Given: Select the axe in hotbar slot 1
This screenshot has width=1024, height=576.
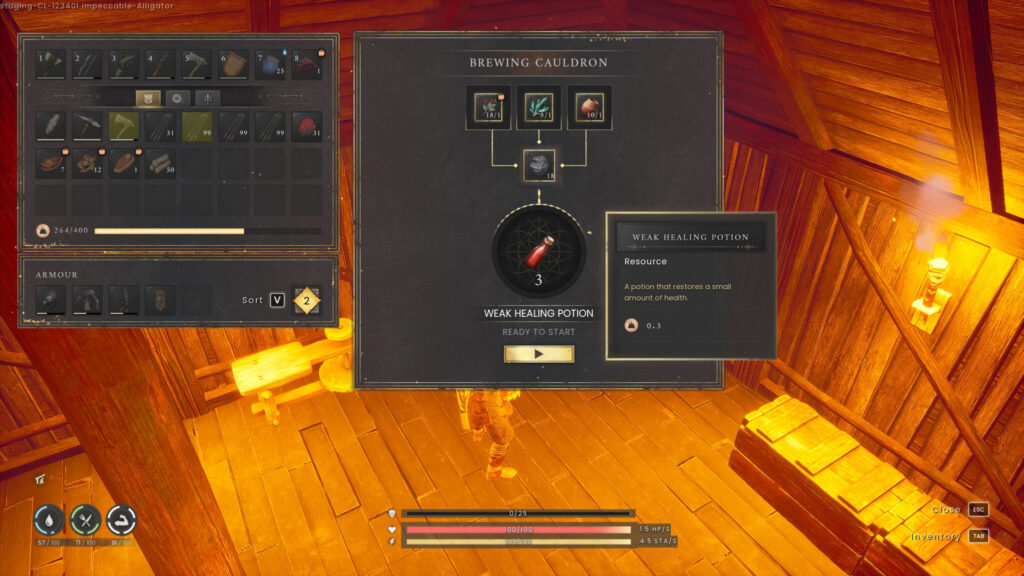Looking at the screenshot, I should (51, 65).
